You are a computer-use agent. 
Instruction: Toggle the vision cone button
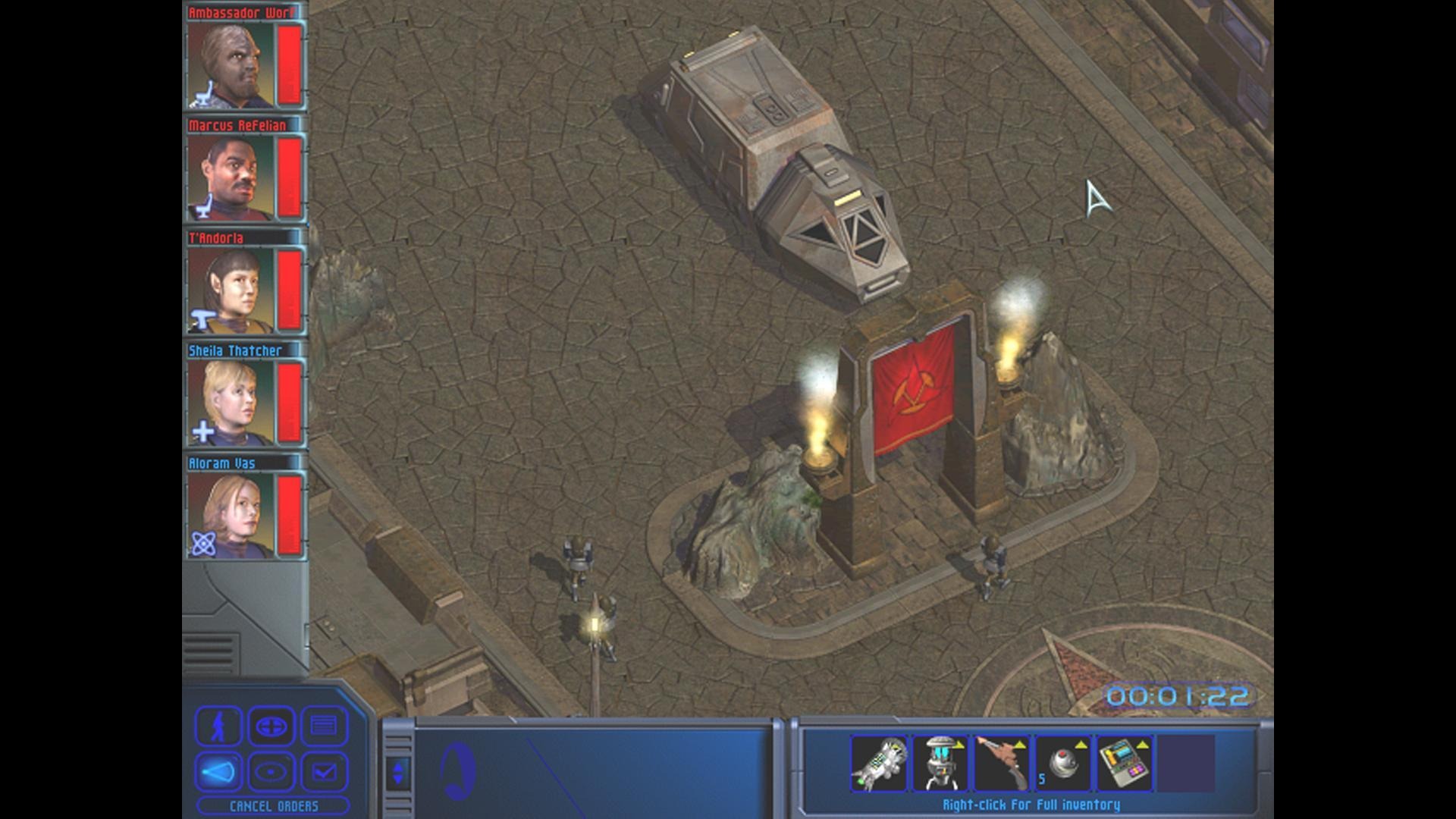[x=218, y=772]
